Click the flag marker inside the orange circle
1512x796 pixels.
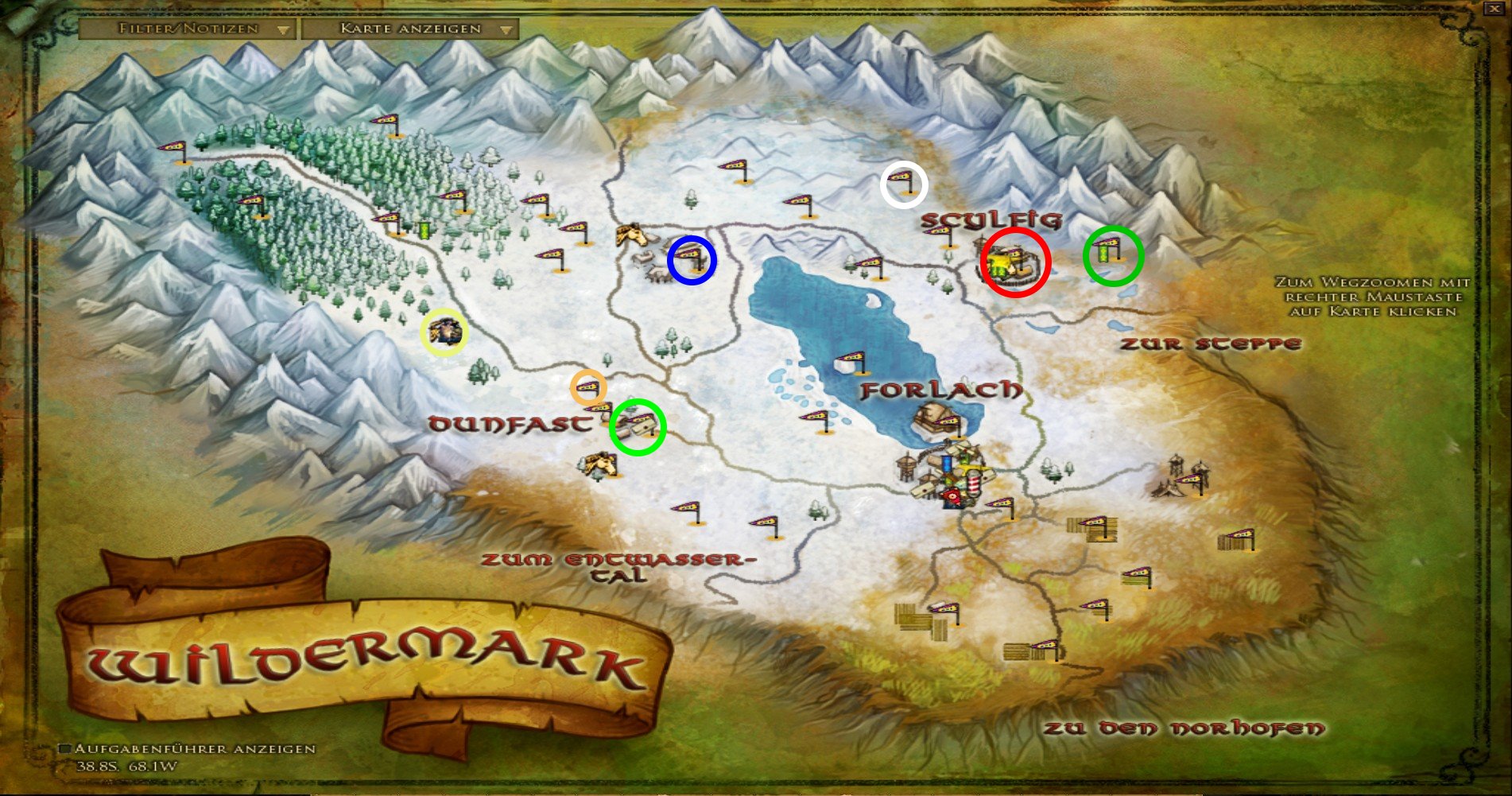coord(588,388)
